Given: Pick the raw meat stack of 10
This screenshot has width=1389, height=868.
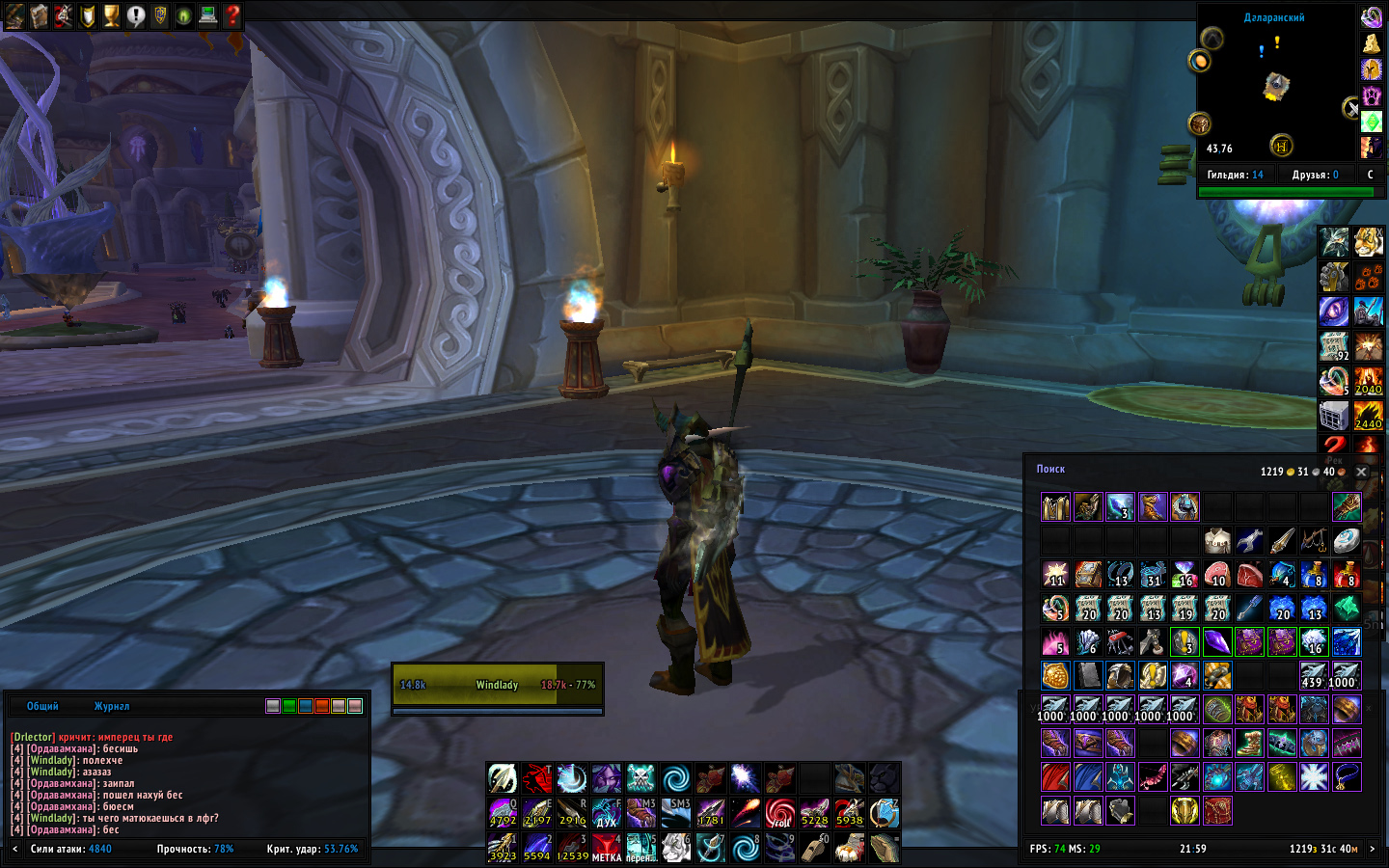Looking at the screenshot, I should [x=1217, y=576].
